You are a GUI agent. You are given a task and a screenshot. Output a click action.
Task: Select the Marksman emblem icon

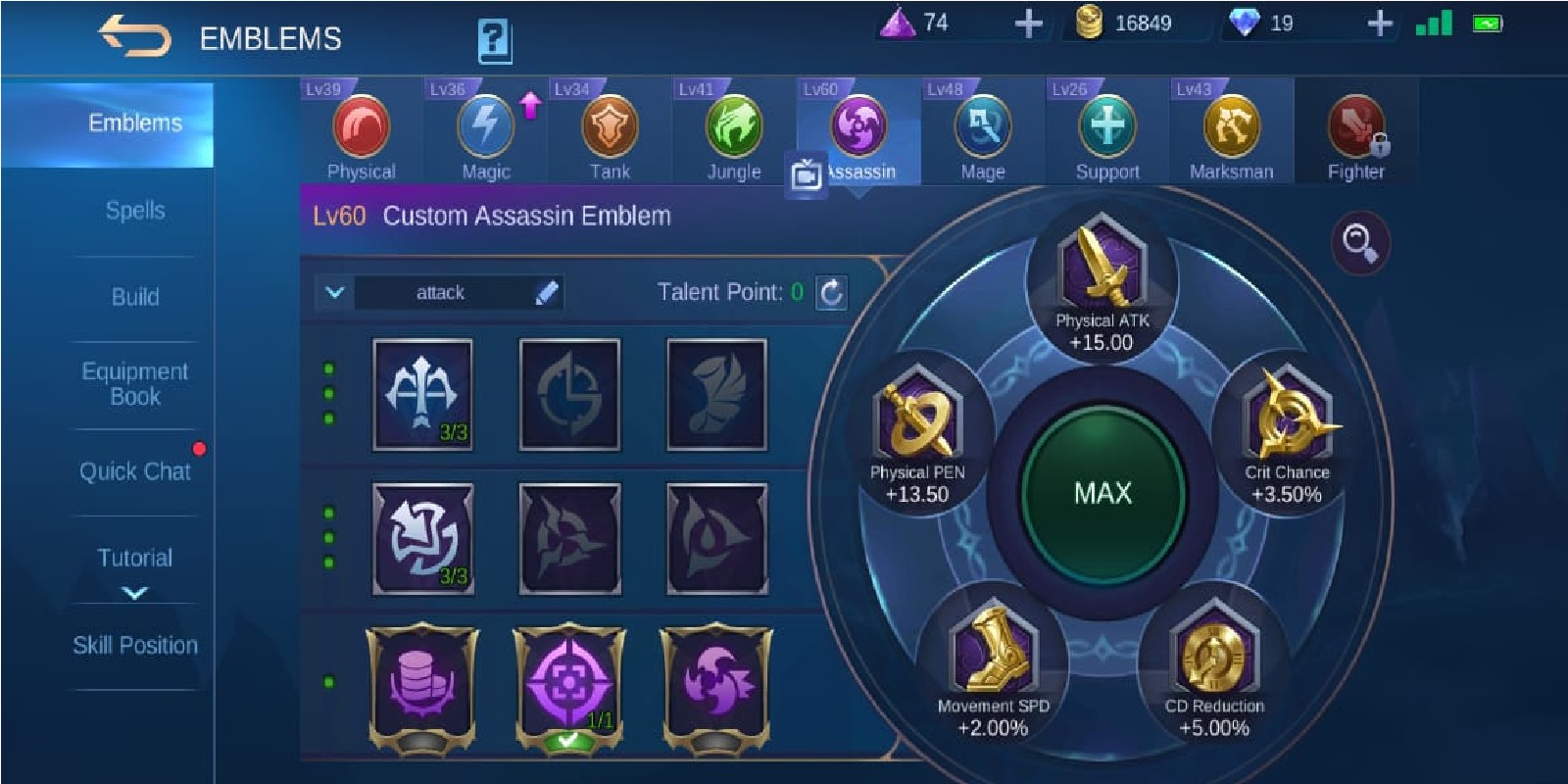coord(1230,127)
